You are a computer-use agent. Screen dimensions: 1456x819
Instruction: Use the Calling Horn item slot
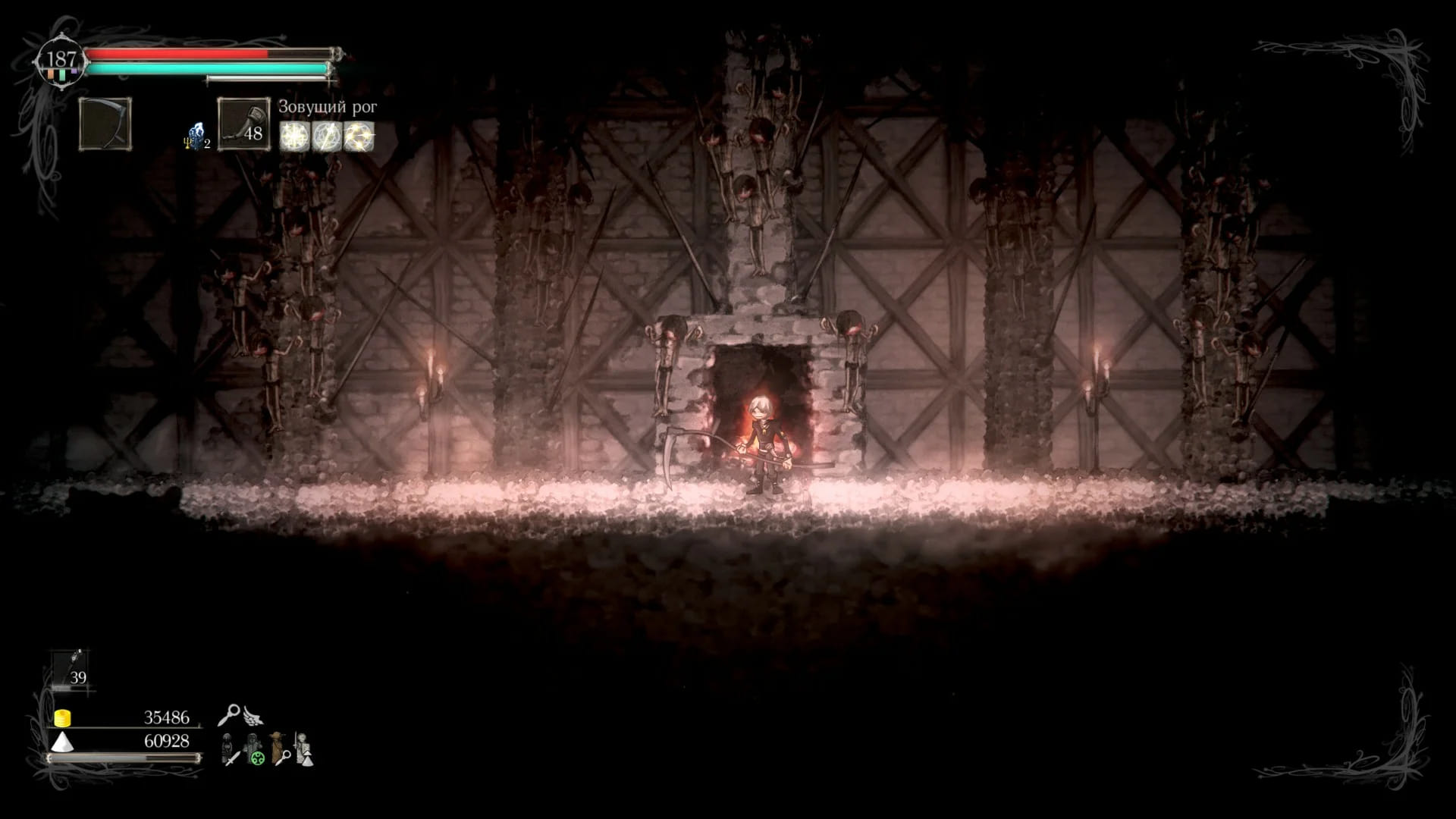pos(243,124)
